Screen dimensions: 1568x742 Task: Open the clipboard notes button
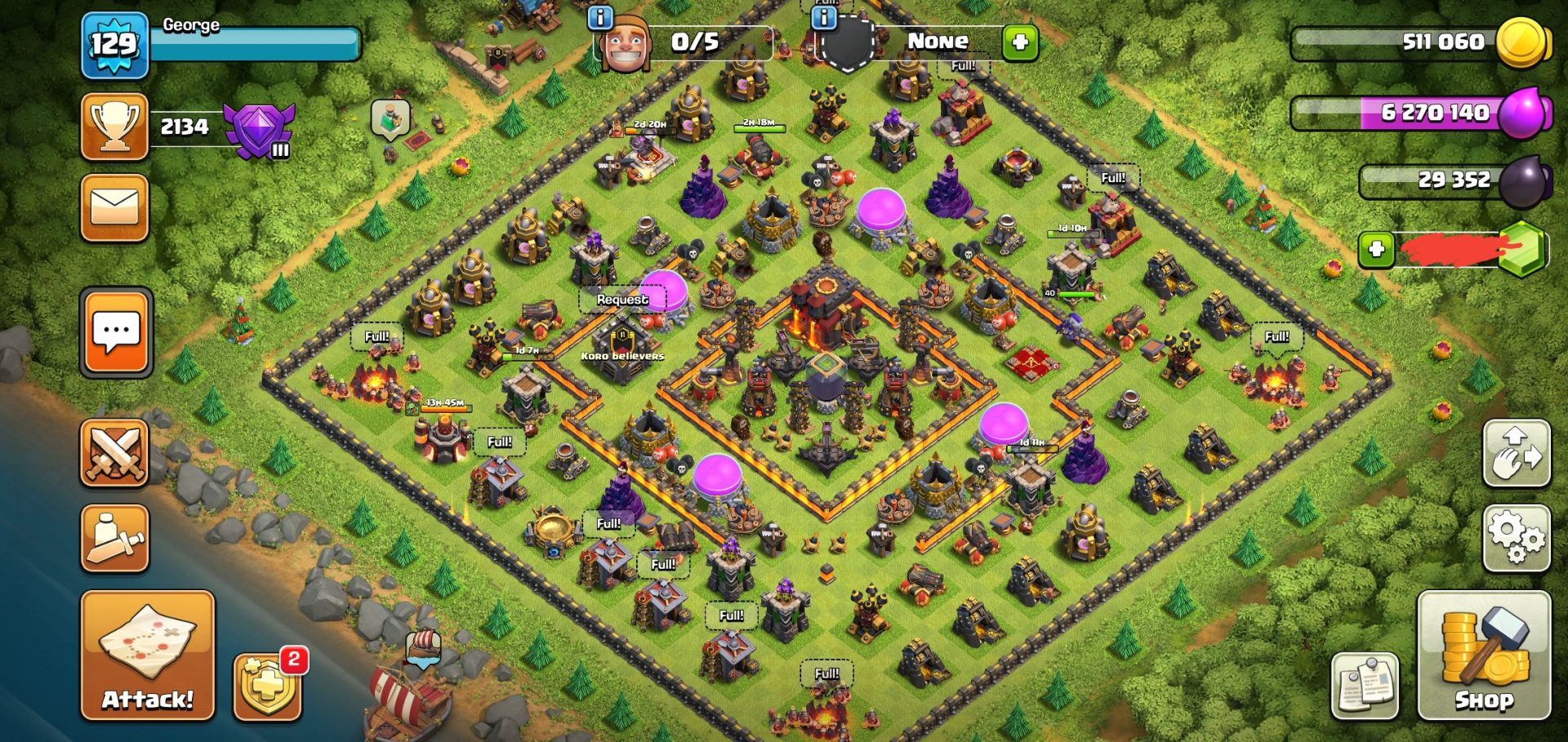[x=1365, y=686]
